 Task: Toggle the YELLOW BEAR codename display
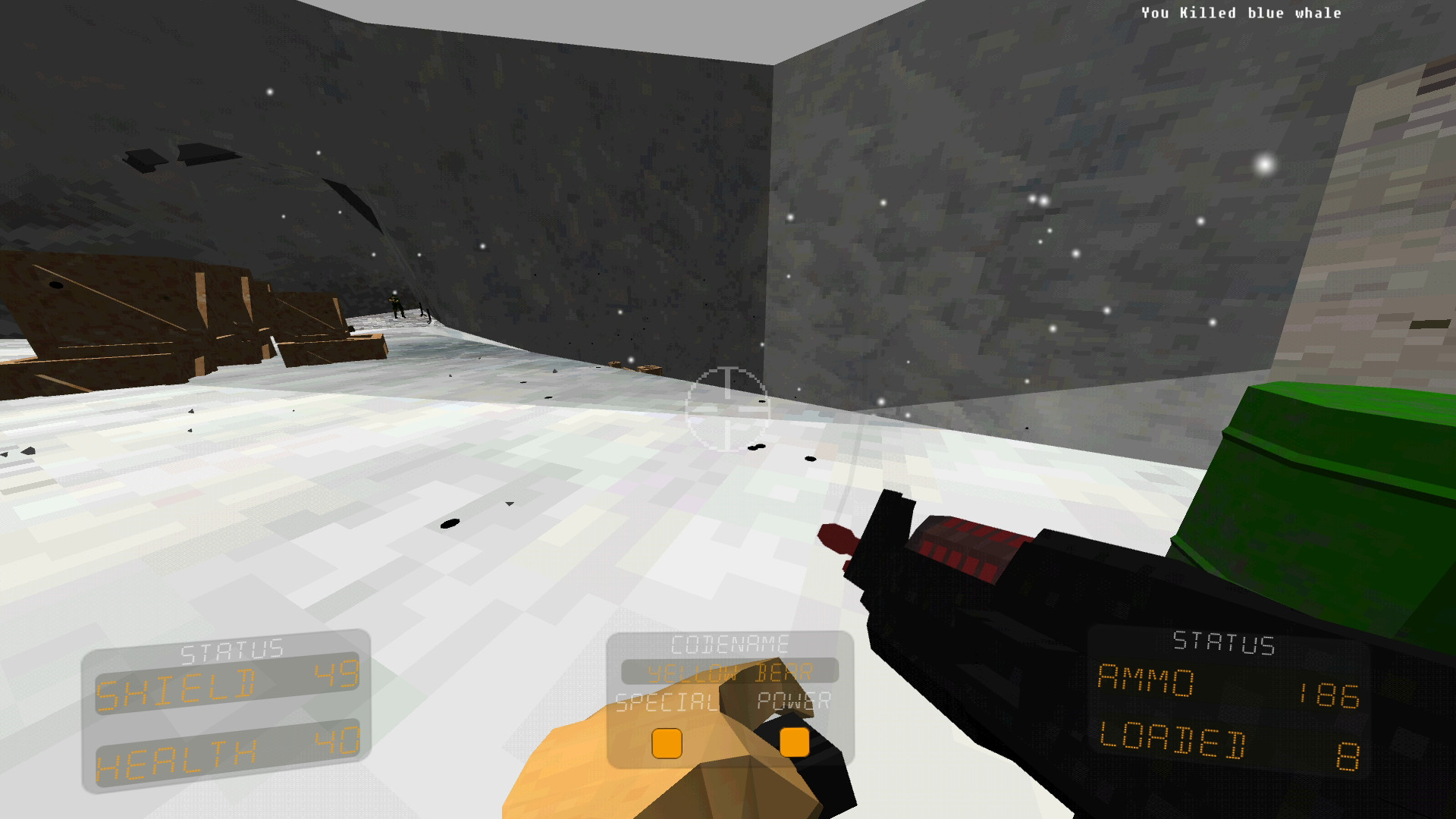pos(730,672)
